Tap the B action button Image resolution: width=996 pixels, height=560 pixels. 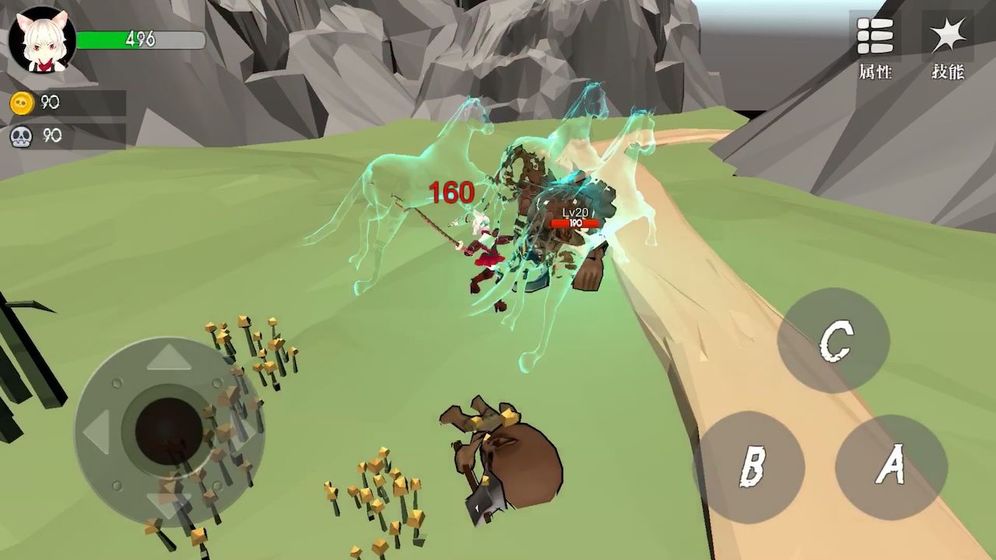click(x=750, y=467)
